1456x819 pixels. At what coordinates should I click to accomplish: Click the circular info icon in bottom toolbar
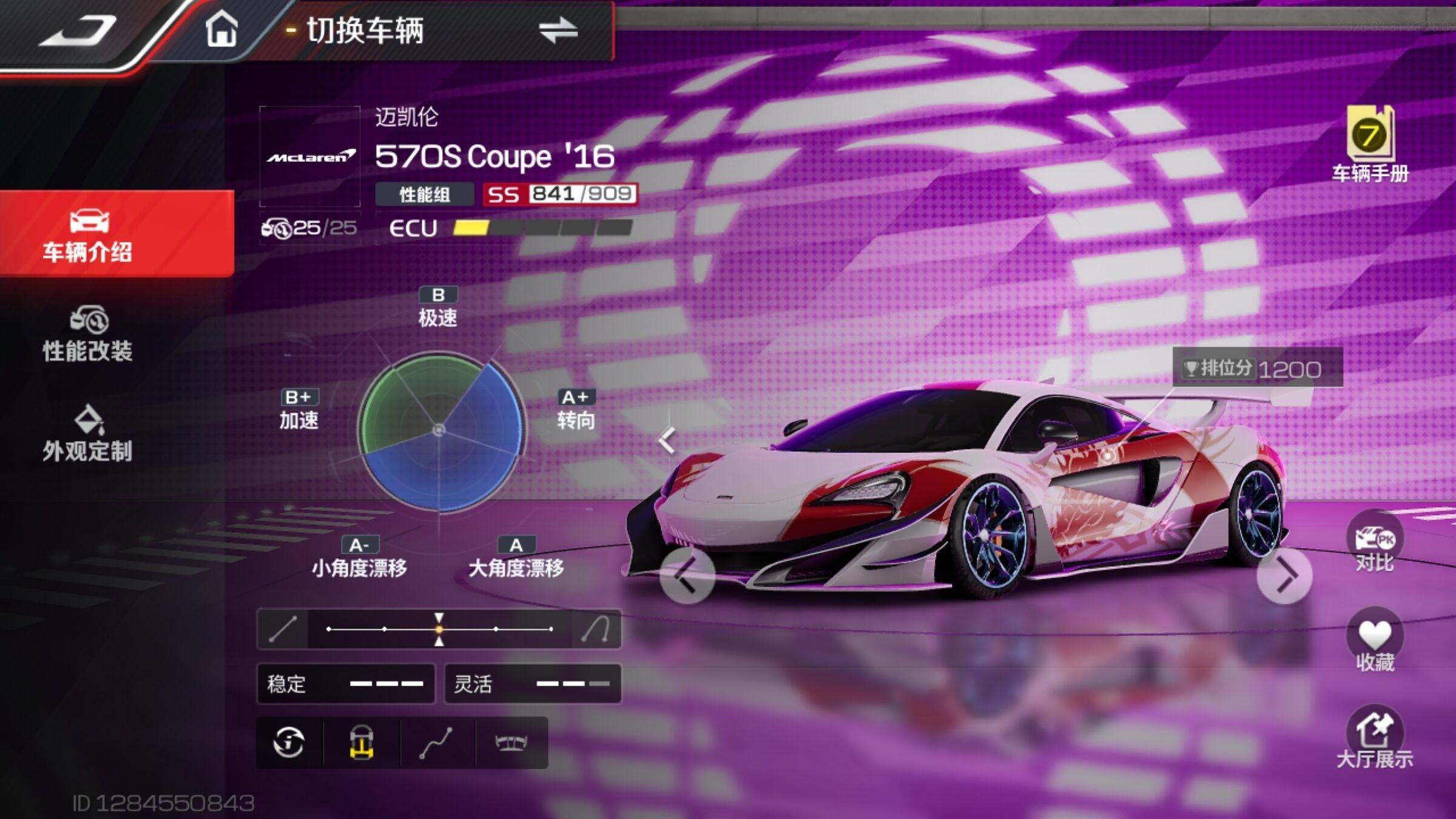[x=289, y=743]
